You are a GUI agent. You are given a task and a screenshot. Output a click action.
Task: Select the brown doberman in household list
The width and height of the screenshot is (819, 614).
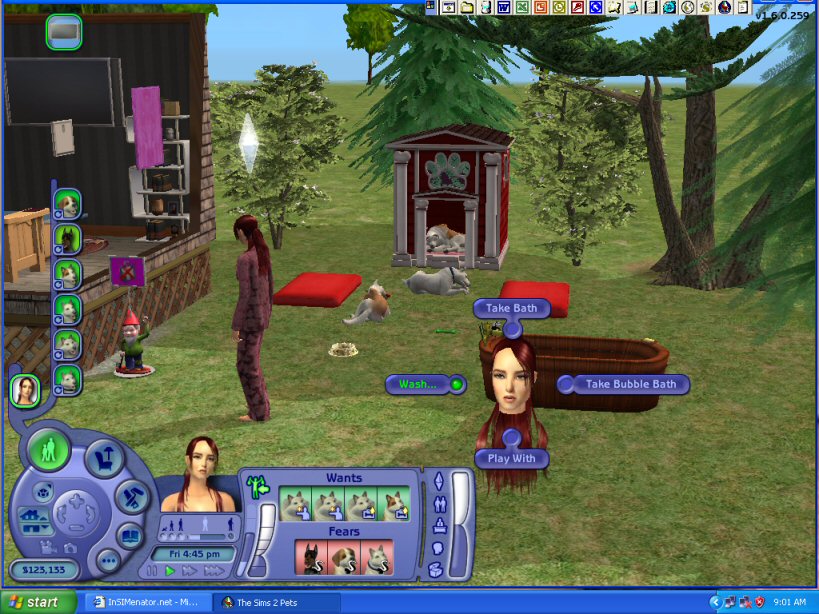[x=67, y=239]
